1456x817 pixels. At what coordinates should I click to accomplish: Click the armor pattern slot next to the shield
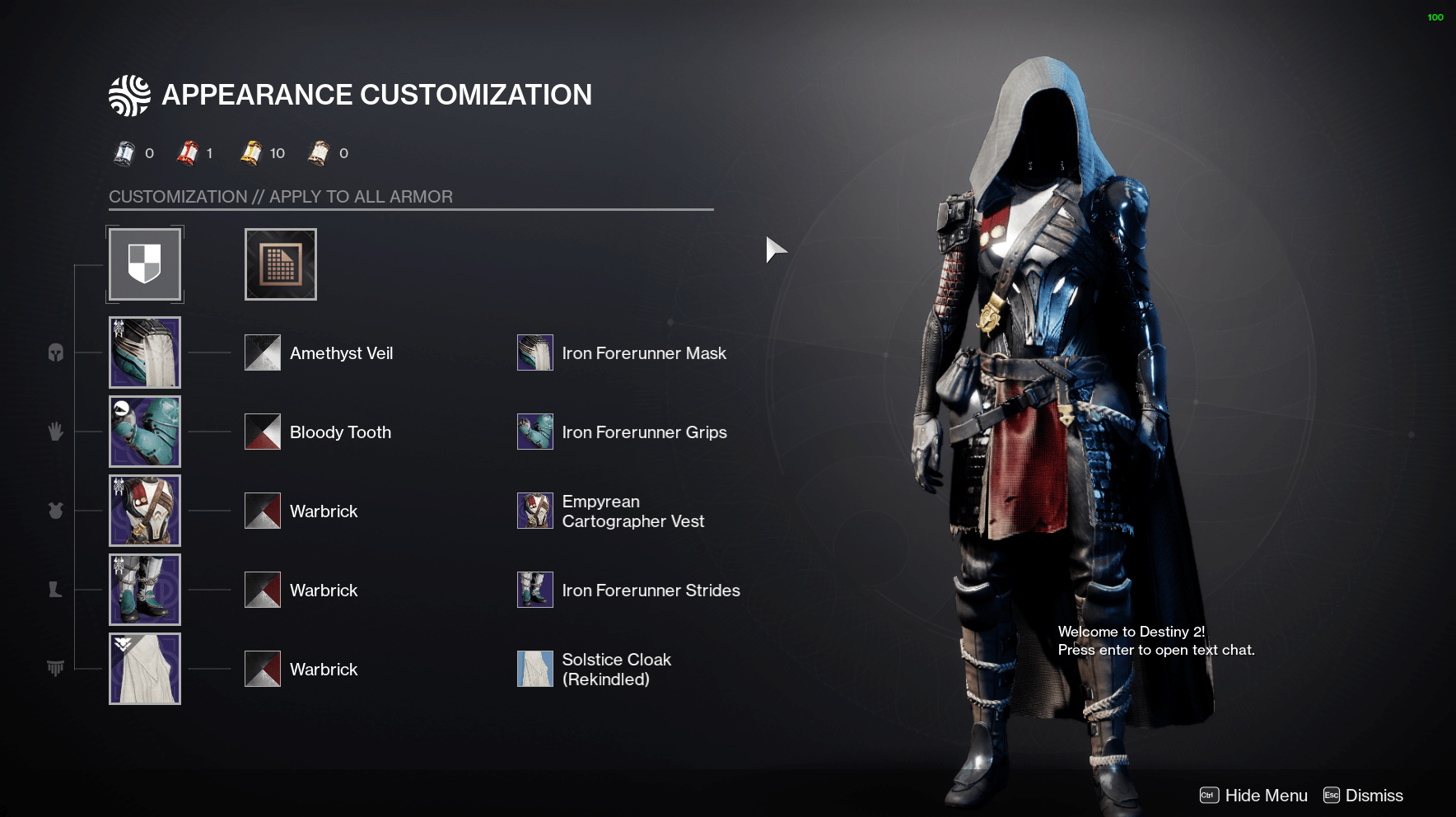[x=280, y=264]
